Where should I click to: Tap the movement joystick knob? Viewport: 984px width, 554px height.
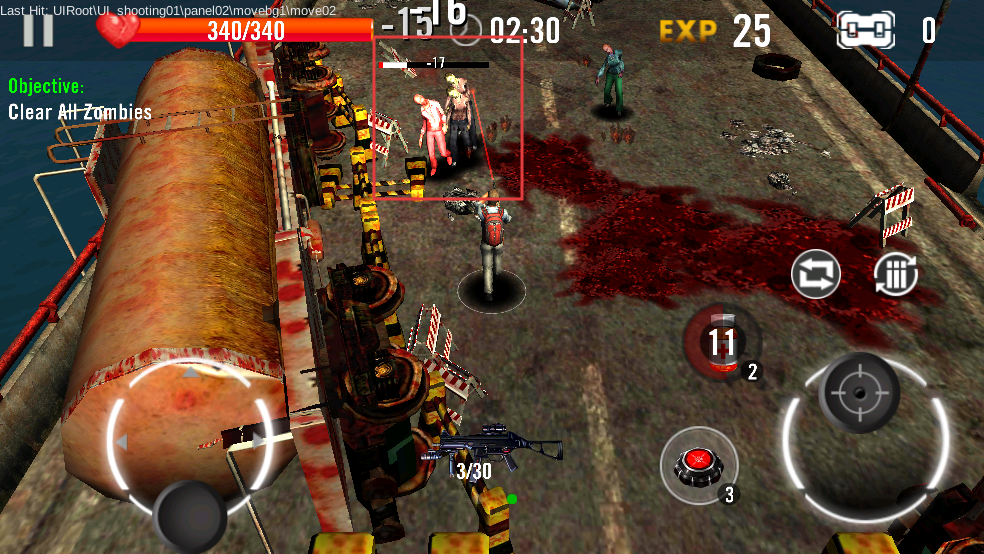point(191,514)
